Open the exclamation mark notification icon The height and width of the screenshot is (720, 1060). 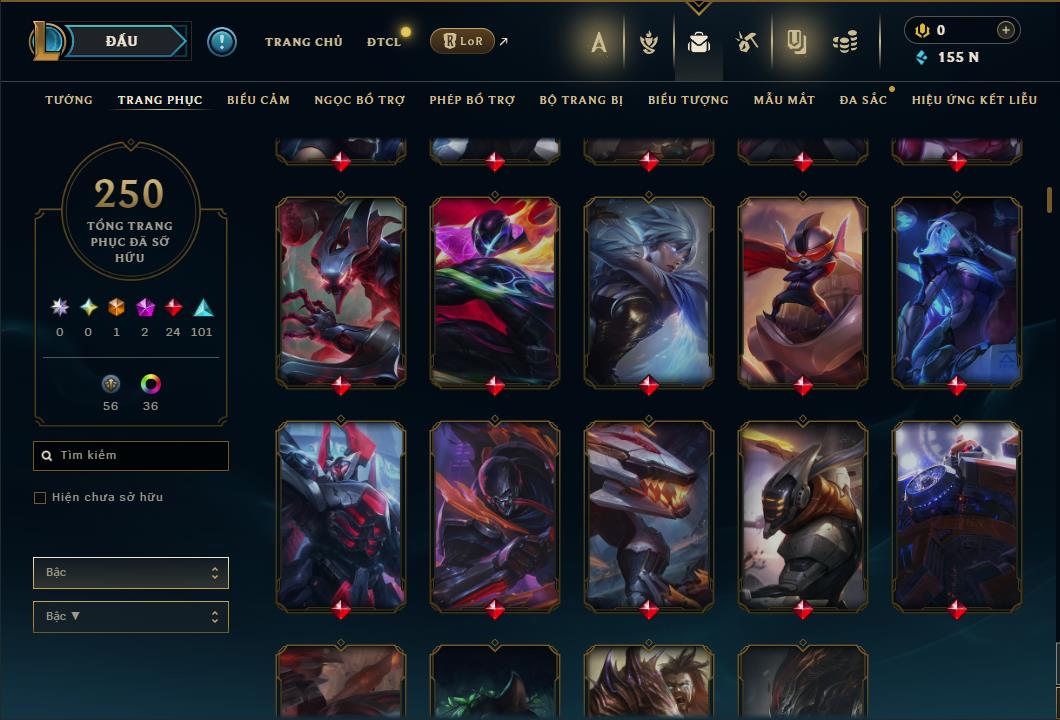222,42
